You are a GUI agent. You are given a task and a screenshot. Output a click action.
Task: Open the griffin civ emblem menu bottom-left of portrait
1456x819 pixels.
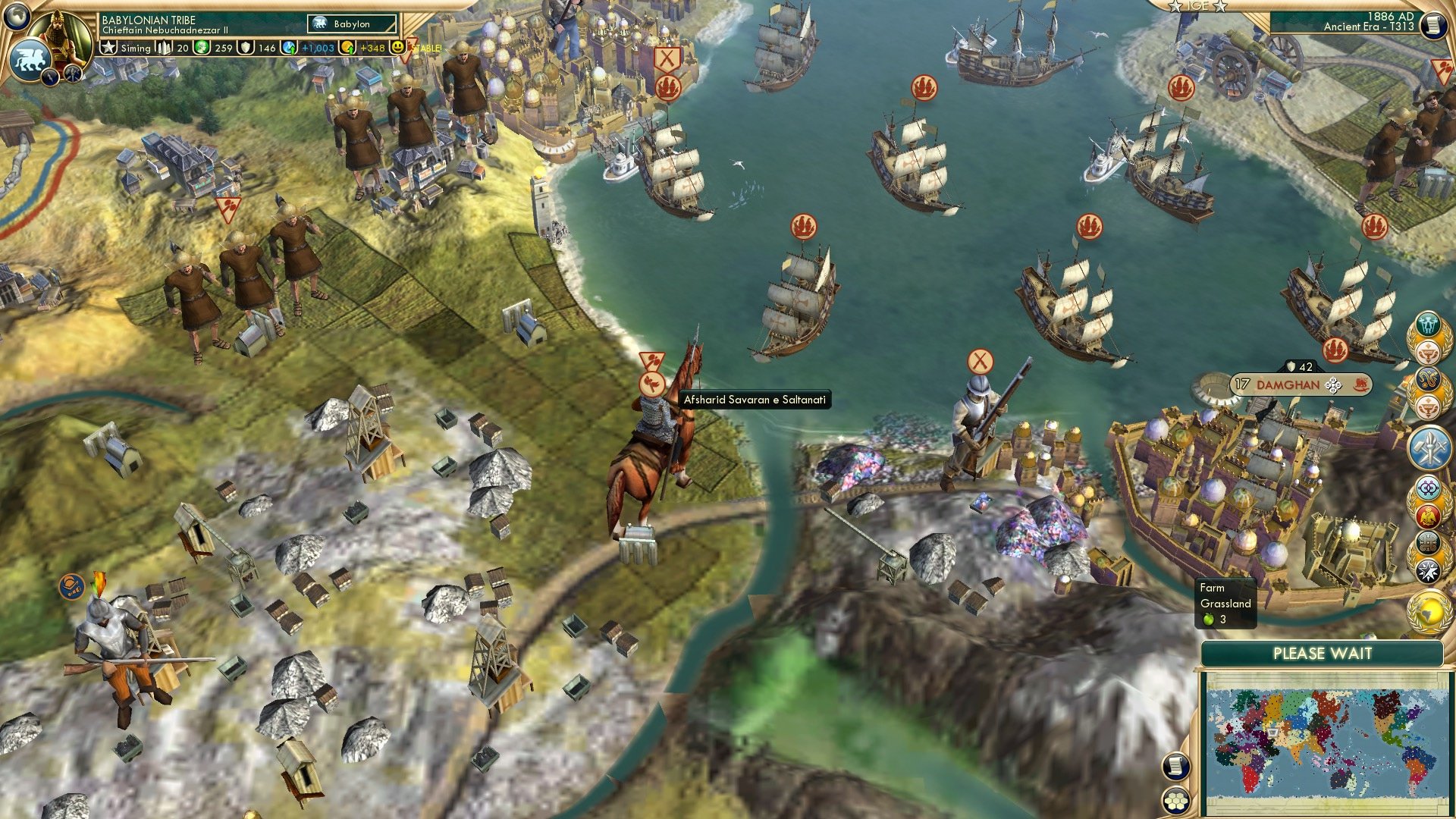(x=30, y=59)
